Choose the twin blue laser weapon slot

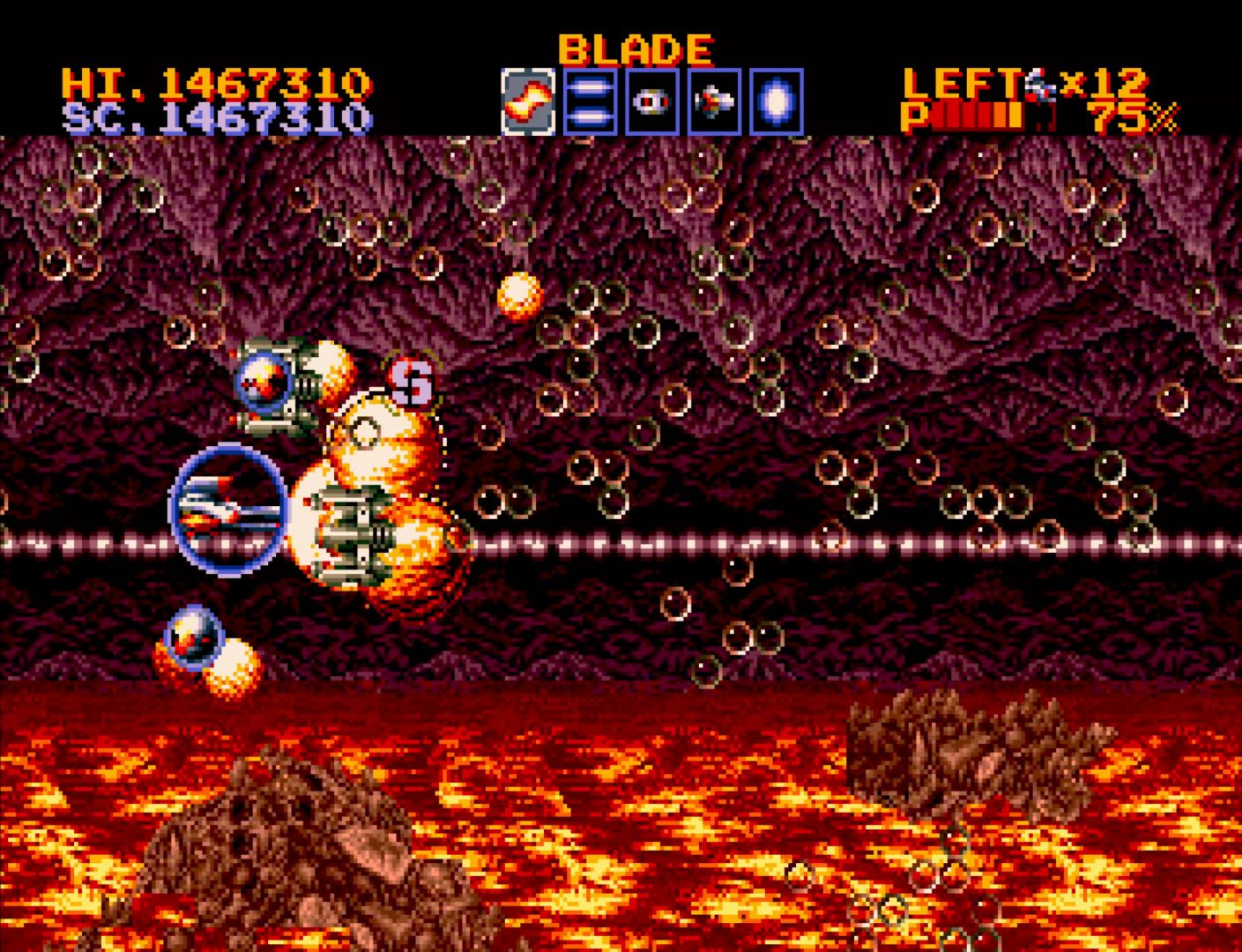[x=590, y=101]
